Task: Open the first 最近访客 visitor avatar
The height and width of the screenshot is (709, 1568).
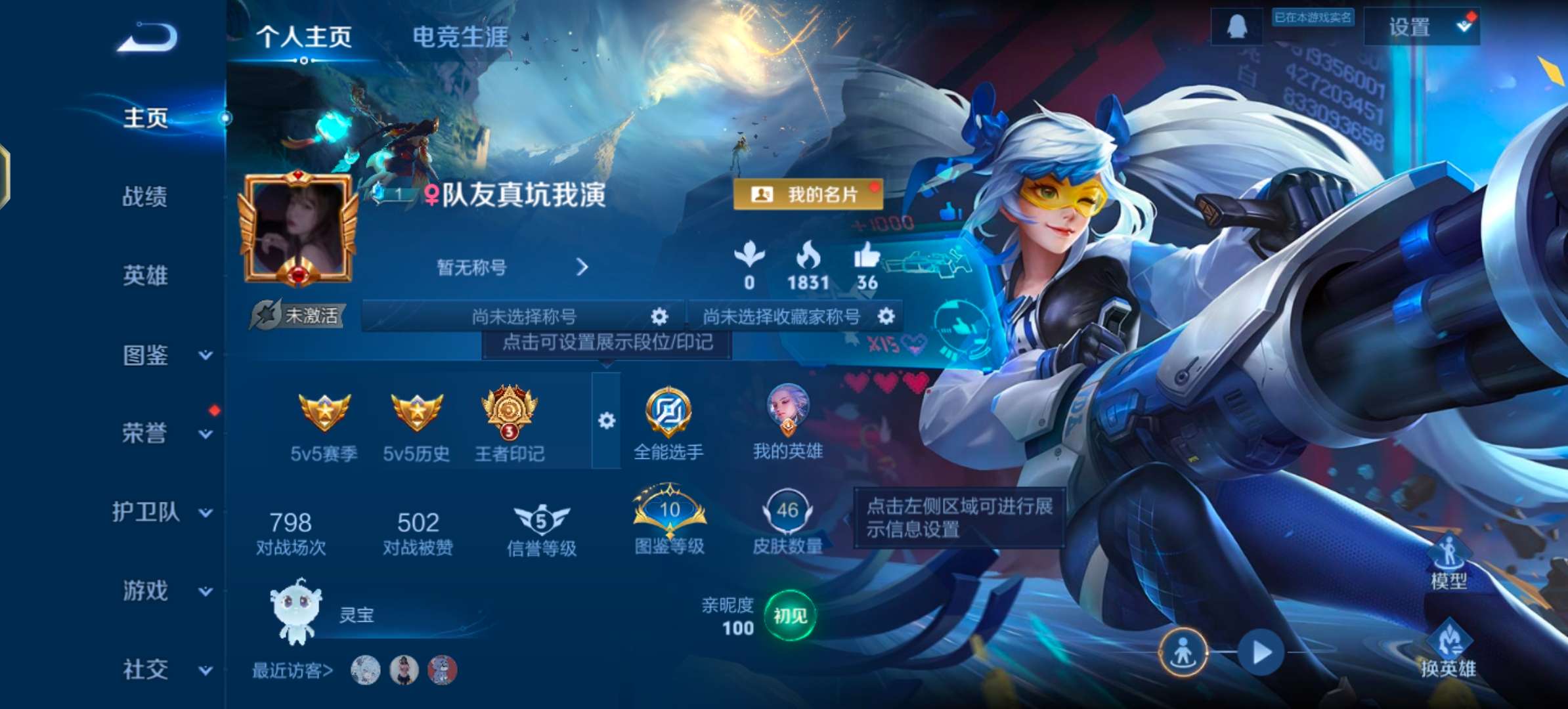Action: tap(368, 671)
